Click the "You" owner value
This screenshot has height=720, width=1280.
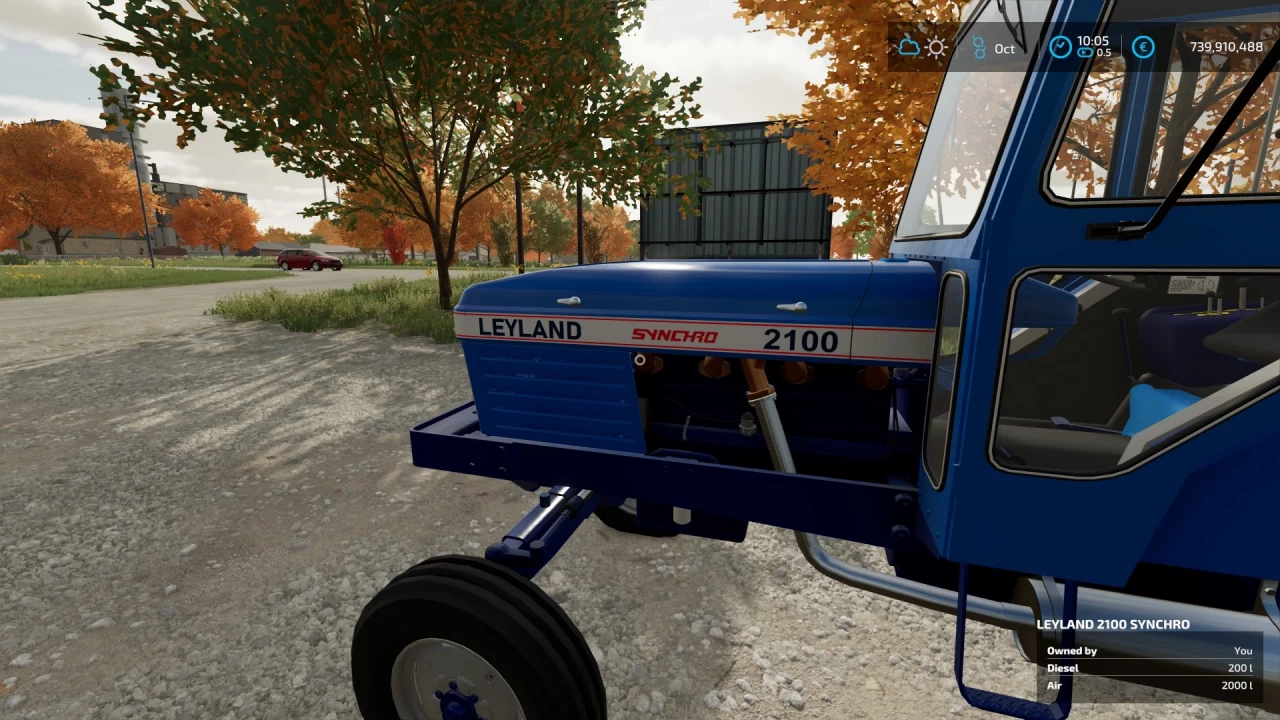tap(1242, 650)
